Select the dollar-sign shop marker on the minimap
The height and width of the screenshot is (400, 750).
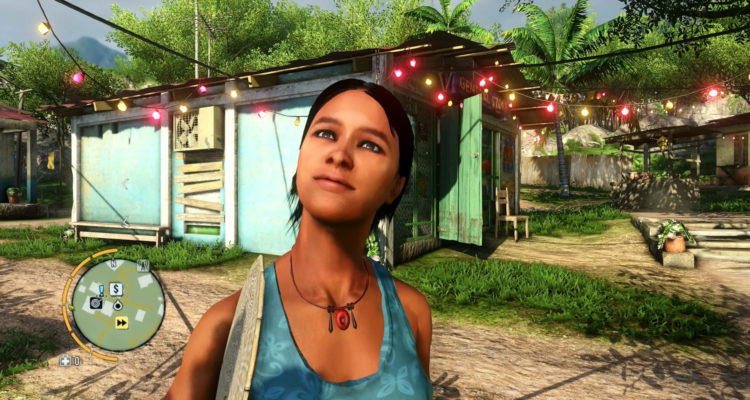point(117,289)
